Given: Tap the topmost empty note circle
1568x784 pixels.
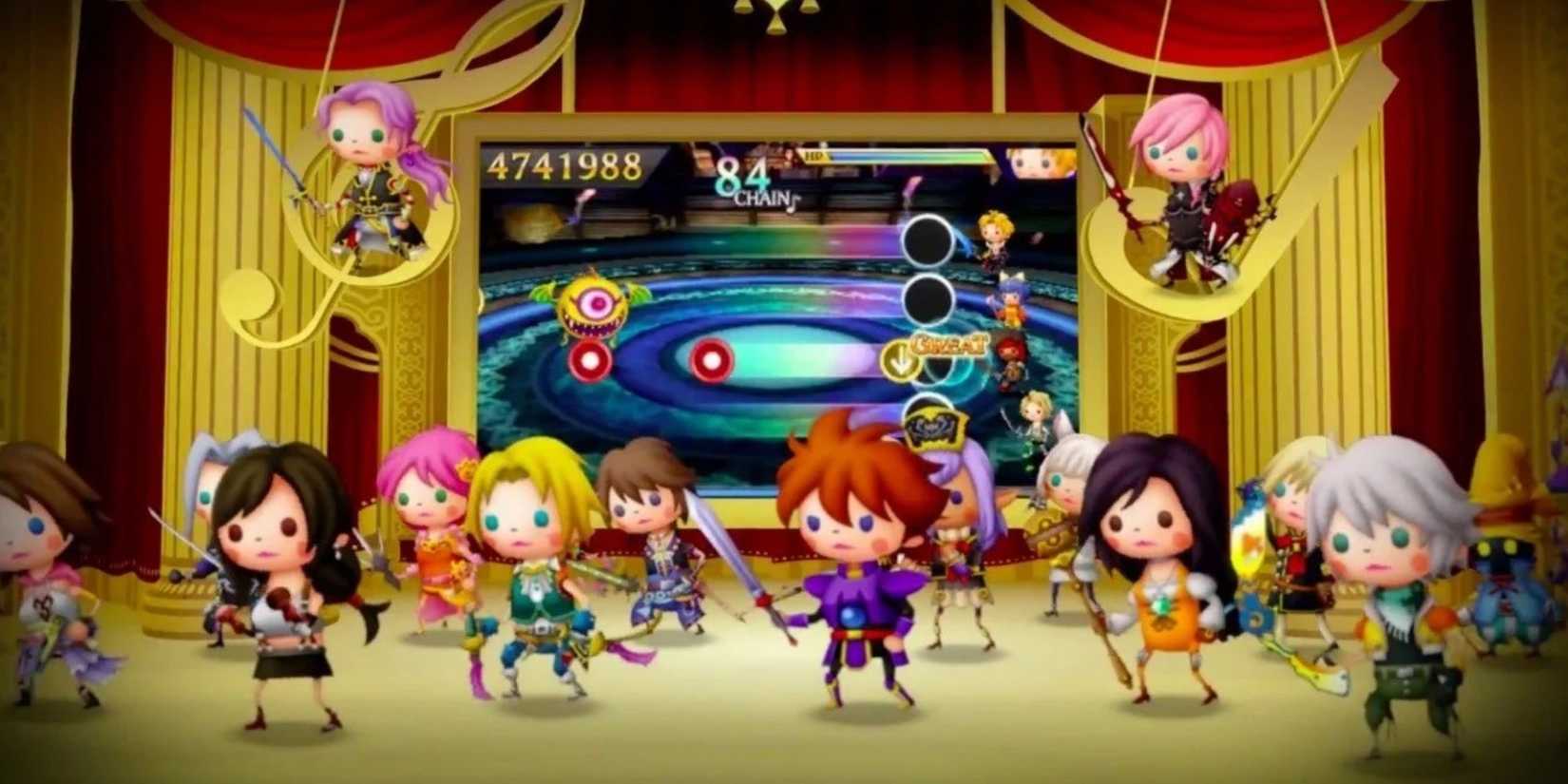Looking at the screenshot, I should pyautogui.click(x=927, y=238).
